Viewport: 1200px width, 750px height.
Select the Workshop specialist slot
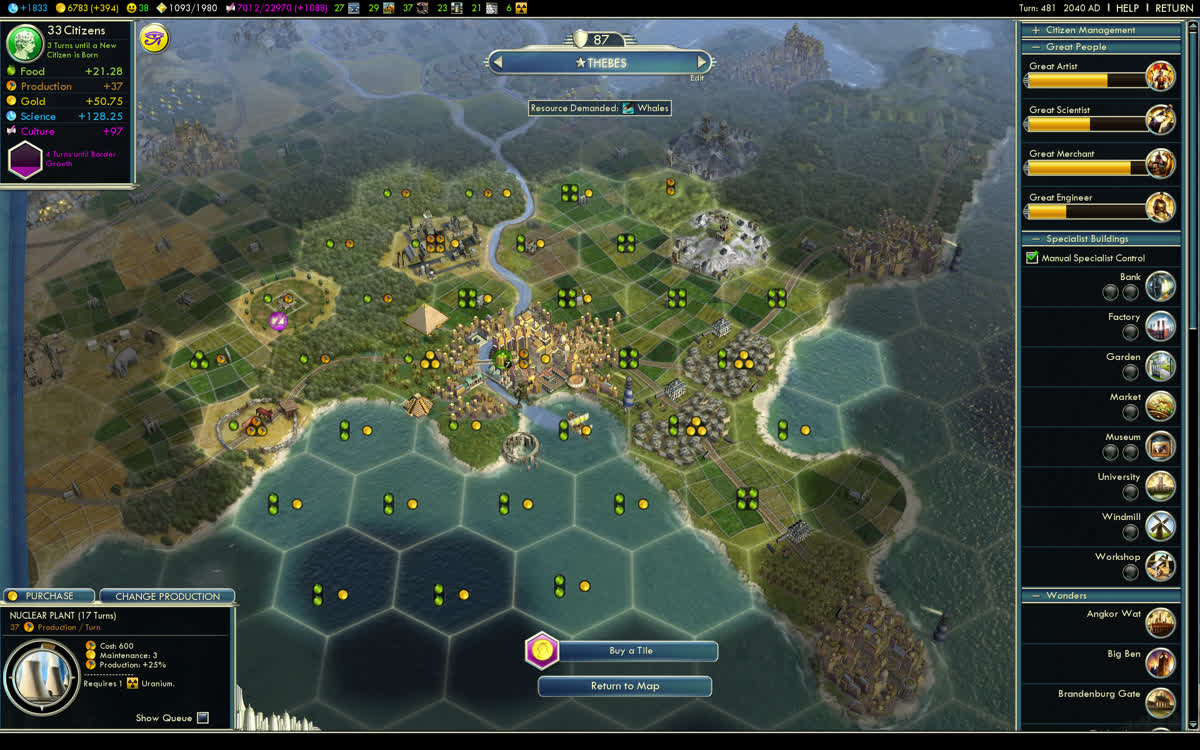(x=1130, y=572)
